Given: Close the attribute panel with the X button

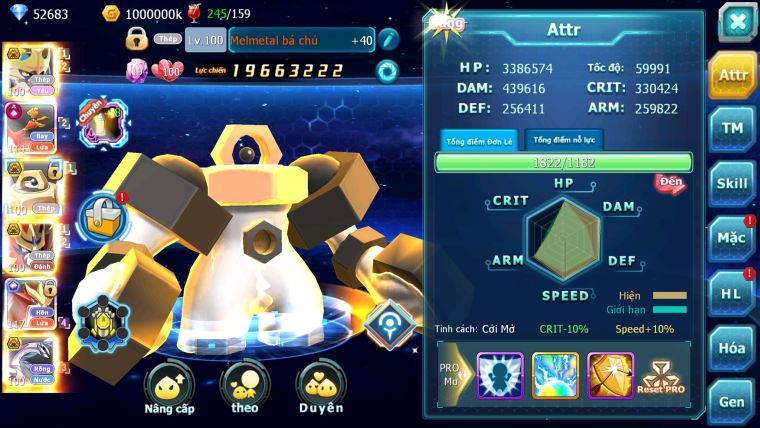Looking at the screenshot, I should (737, 22).
